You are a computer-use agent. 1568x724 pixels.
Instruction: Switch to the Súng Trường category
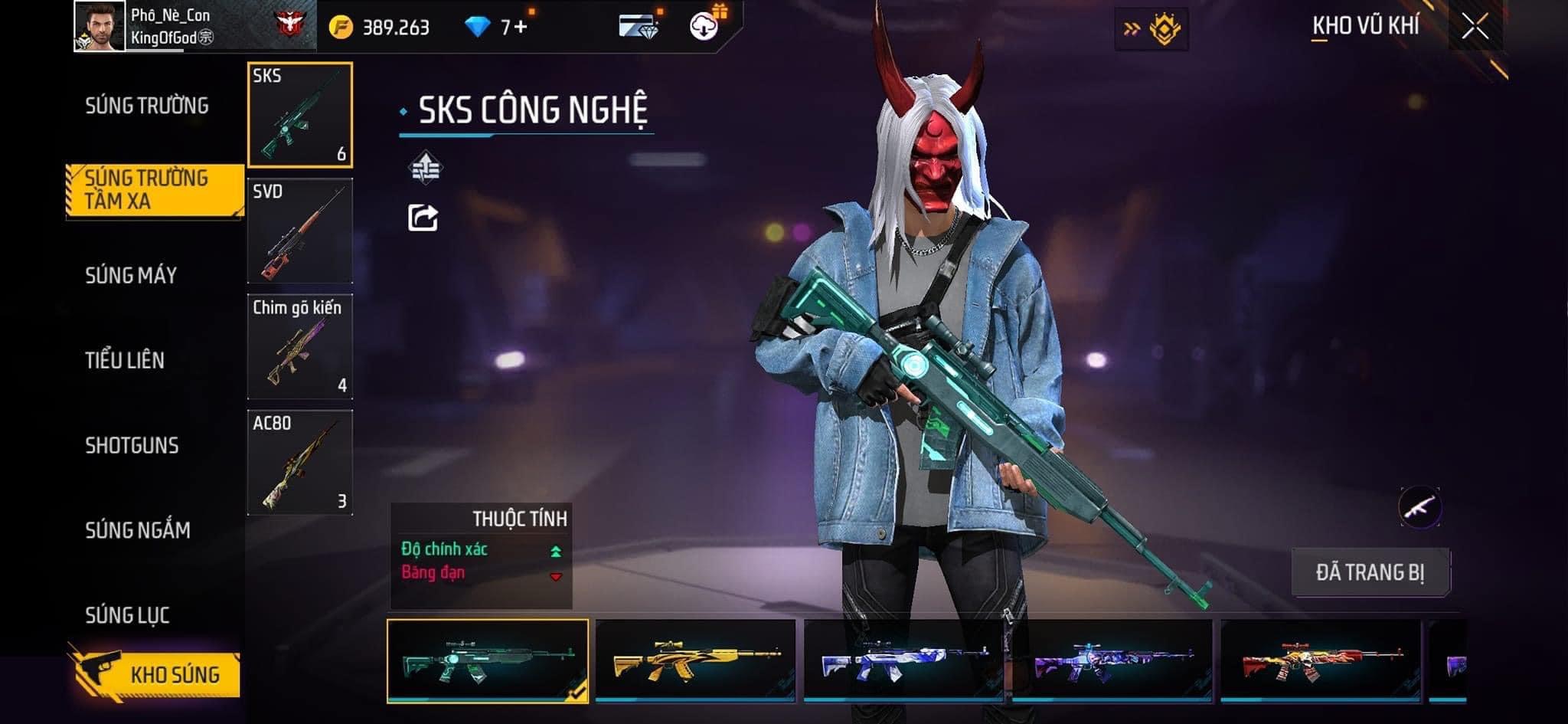click(x=146, y=106)
